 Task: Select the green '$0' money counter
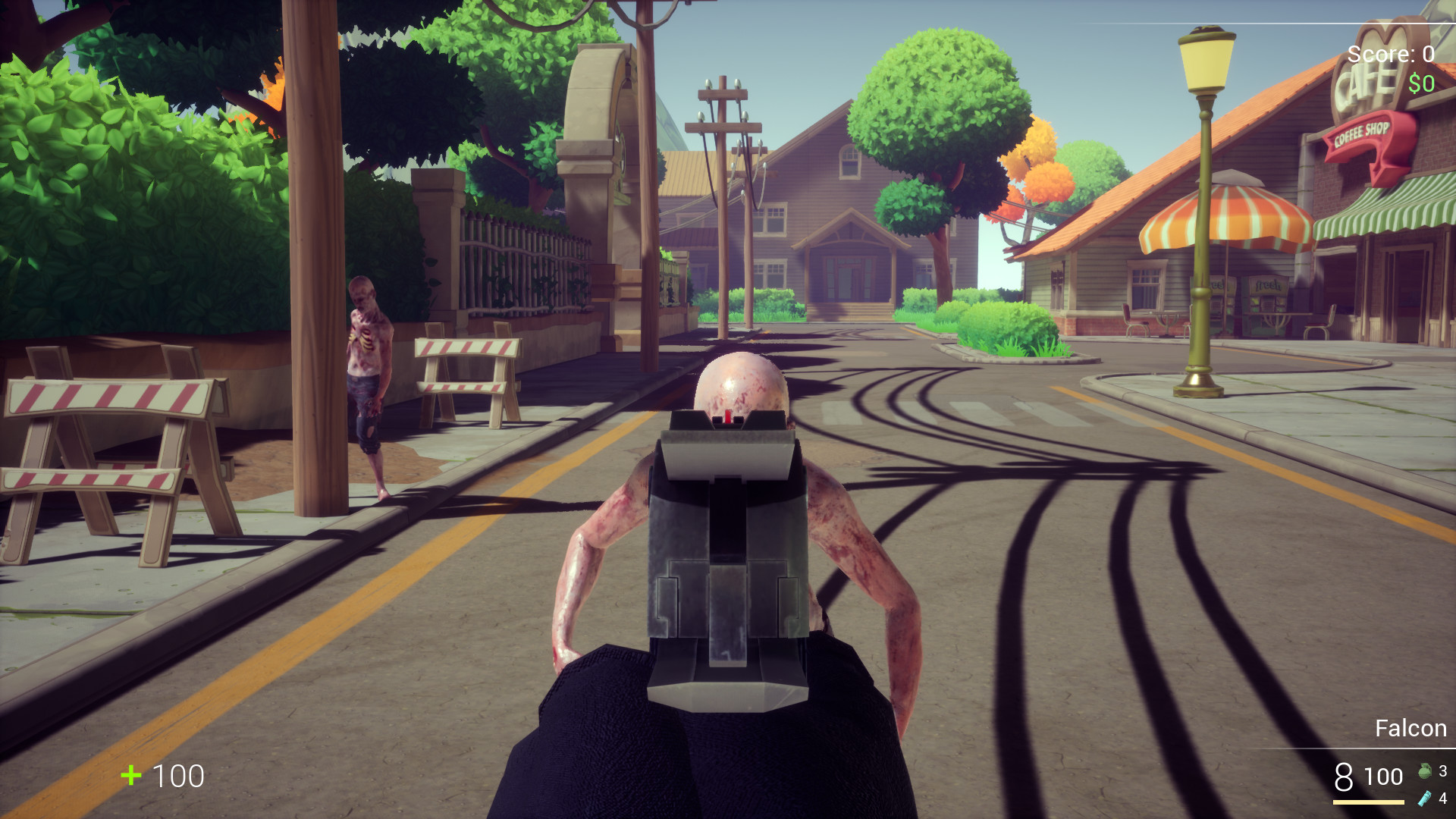[1420, 82]
